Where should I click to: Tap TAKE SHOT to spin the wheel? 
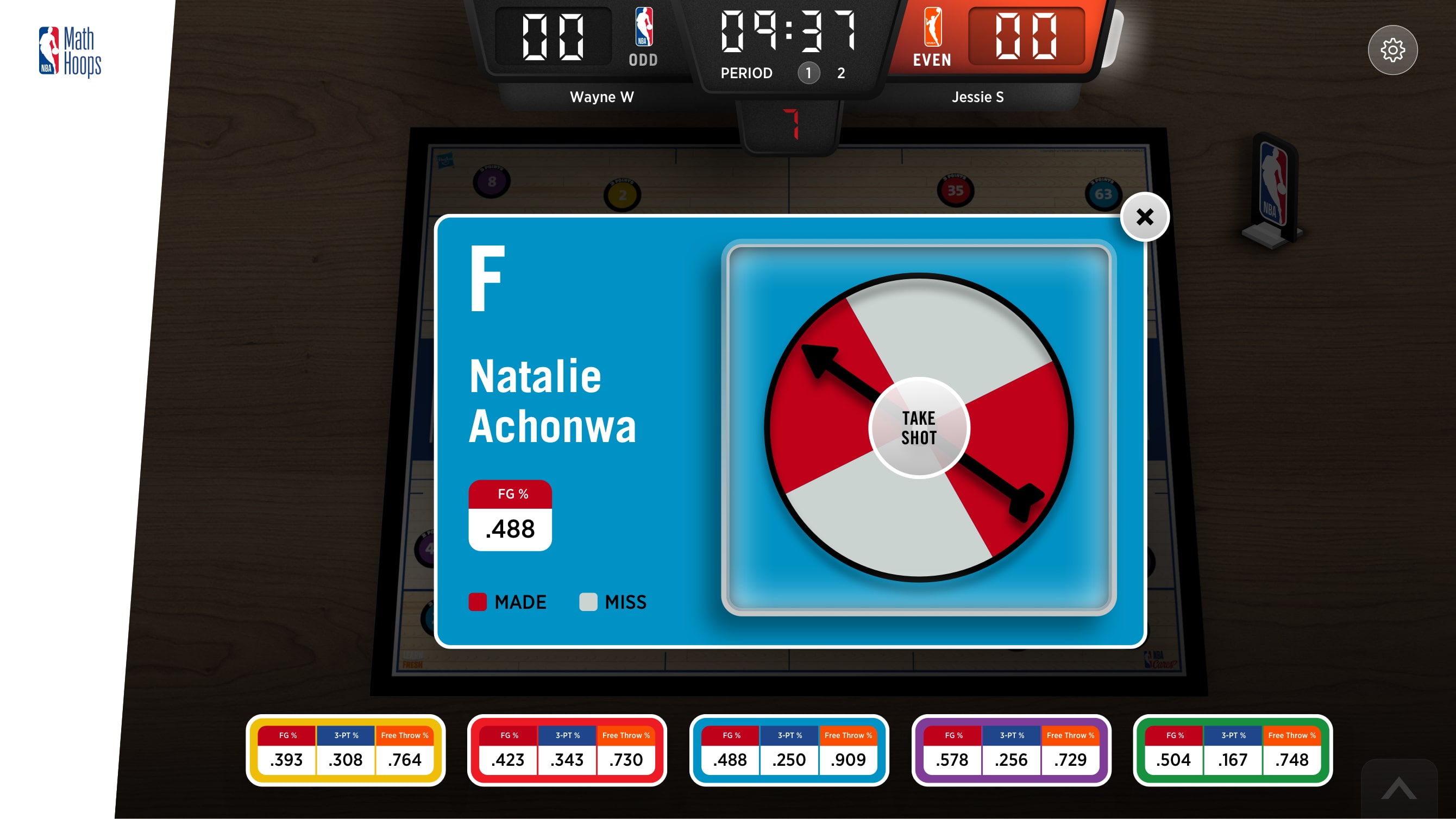(x=919, y=428)
